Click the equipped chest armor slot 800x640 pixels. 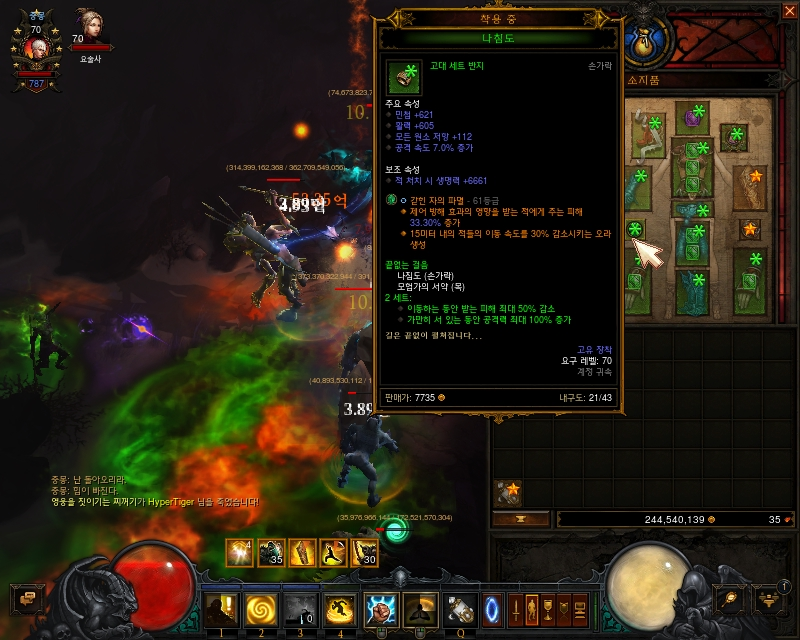click(x=692, y=165)
